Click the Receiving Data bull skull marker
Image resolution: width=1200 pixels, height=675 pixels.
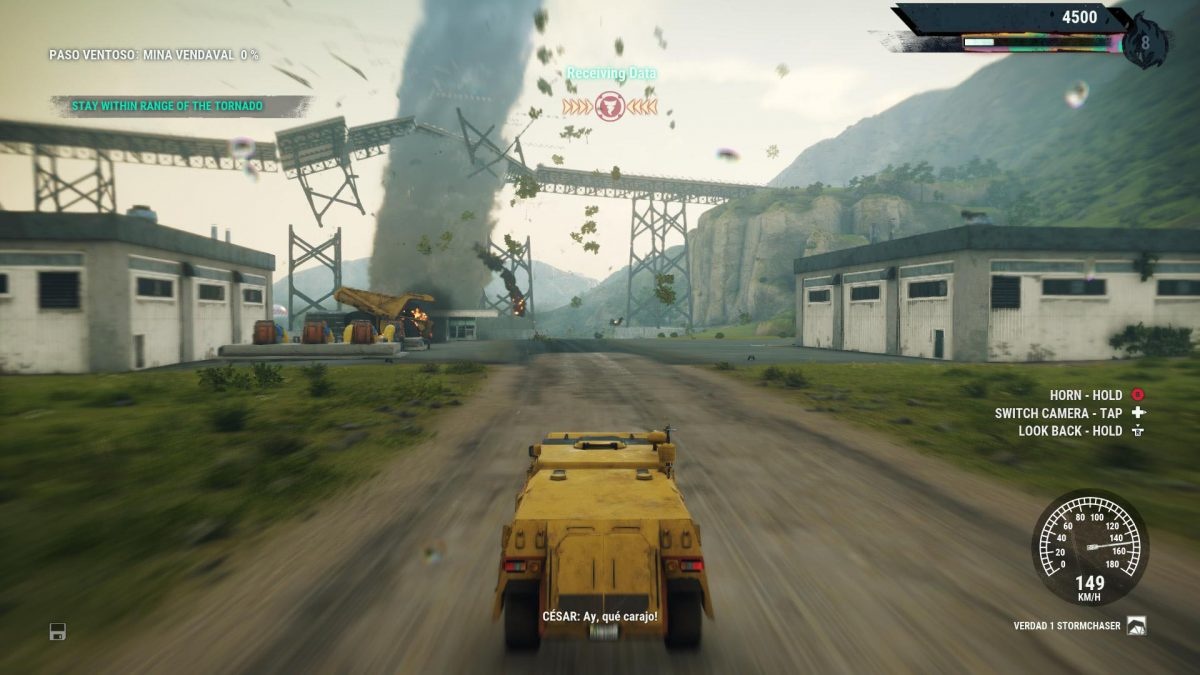(610, 106)
